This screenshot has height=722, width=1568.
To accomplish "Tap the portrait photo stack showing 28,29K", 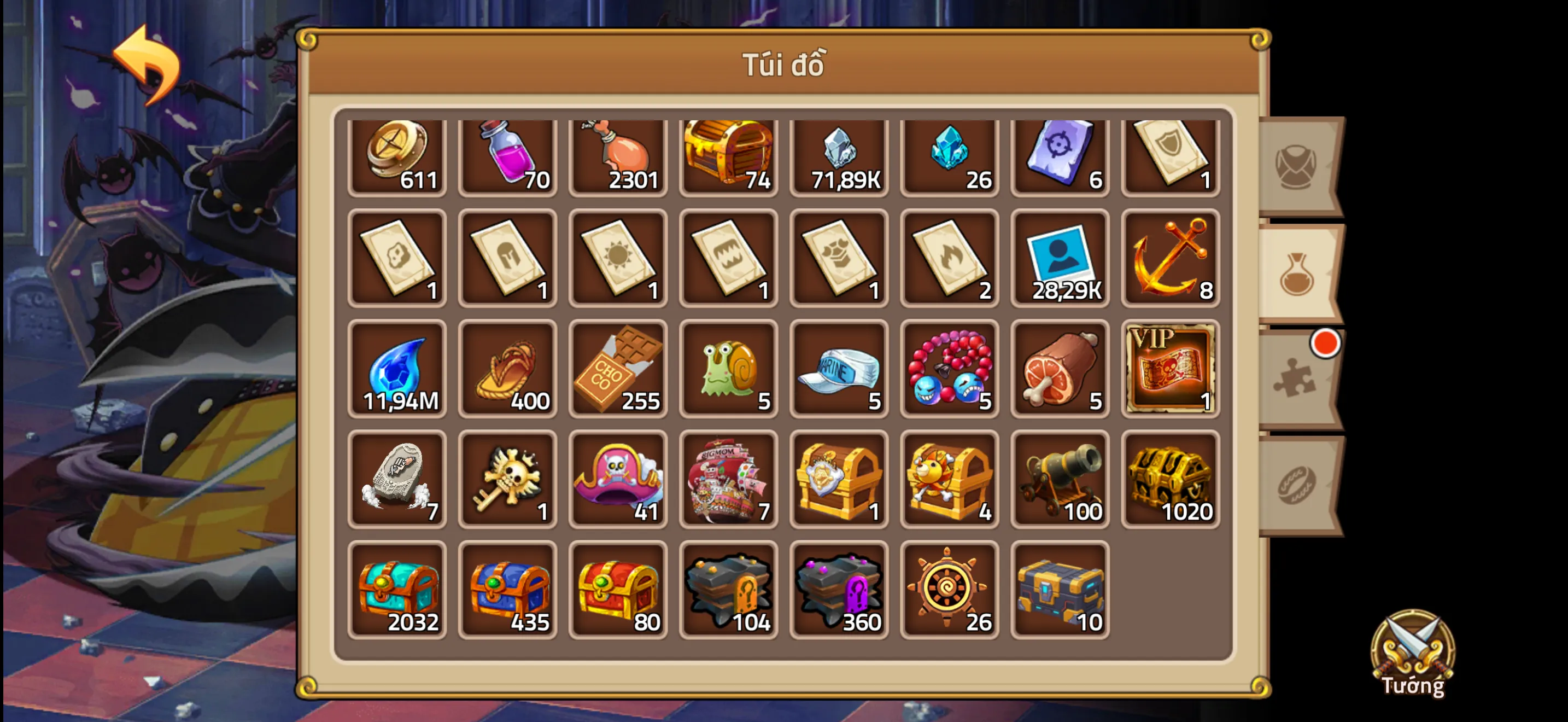I will [1060, 259].
